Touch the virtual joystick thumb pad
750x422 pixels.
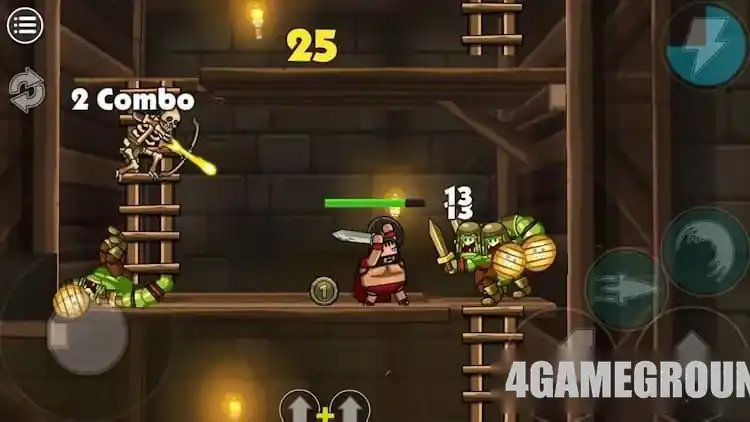[x=86, y=335]
